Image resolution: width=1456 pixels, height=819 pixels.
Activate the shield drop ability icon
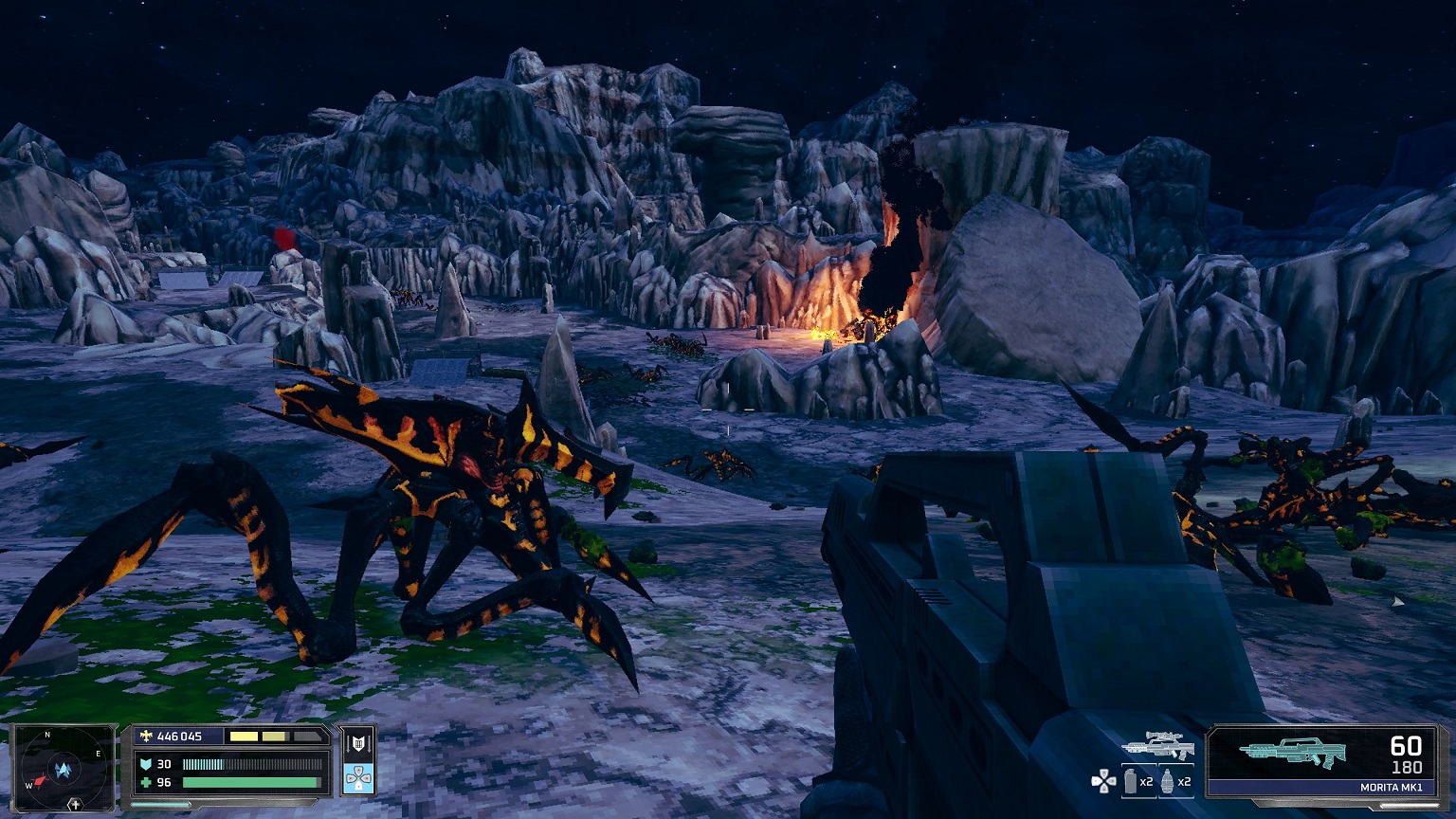pos(358,744)
